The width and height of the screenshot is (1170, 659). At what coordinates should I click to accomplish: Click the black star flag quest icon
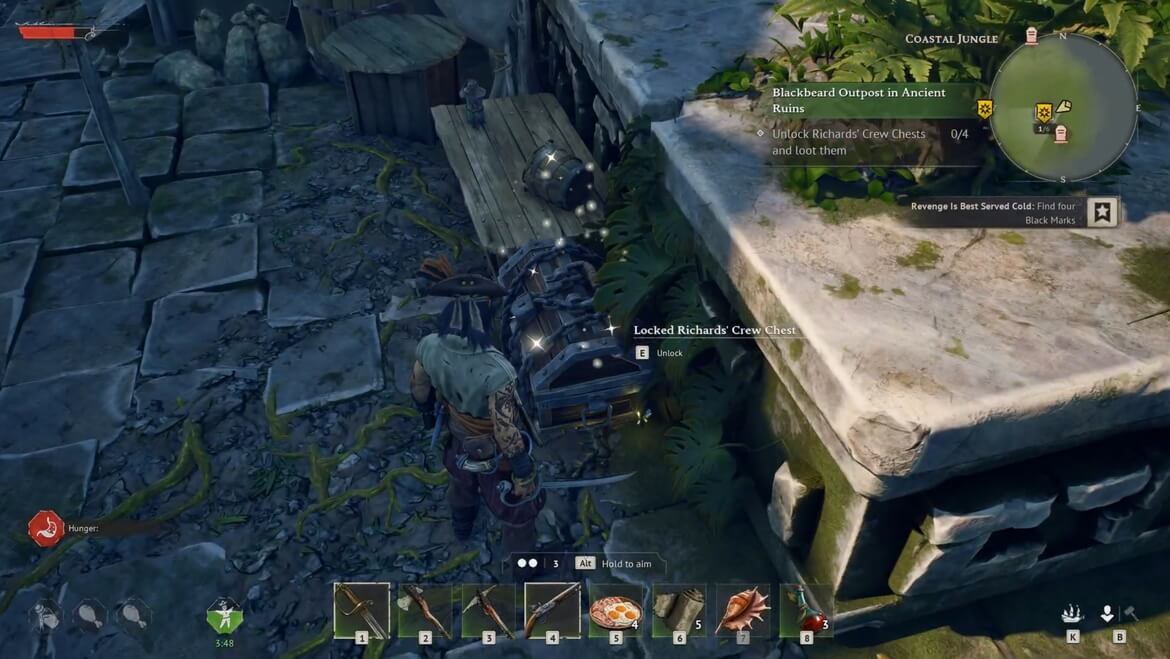1101,212
